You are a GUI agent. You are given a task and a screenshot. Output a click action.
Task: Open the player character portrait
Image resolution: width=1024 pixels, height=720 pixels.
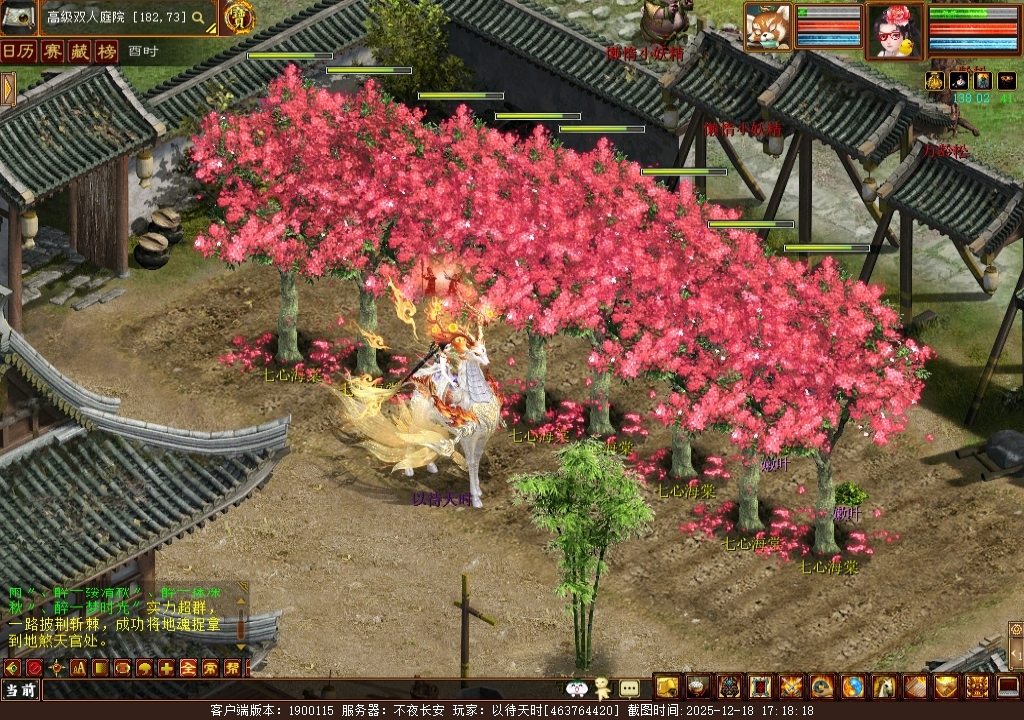pyautogui.click(x=894, y=30)
